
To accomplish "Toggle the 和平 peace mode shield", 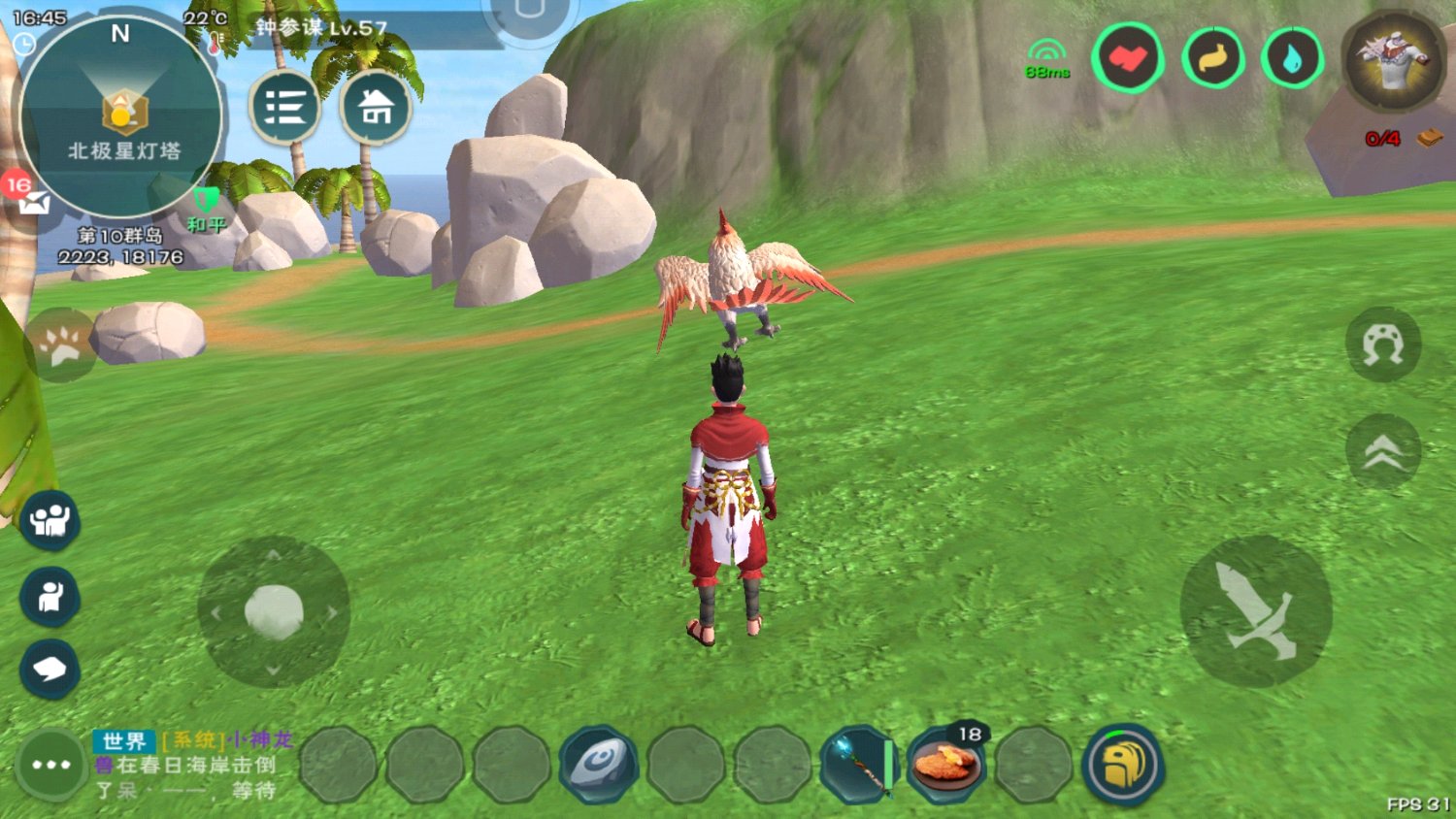I will (206, 209).
